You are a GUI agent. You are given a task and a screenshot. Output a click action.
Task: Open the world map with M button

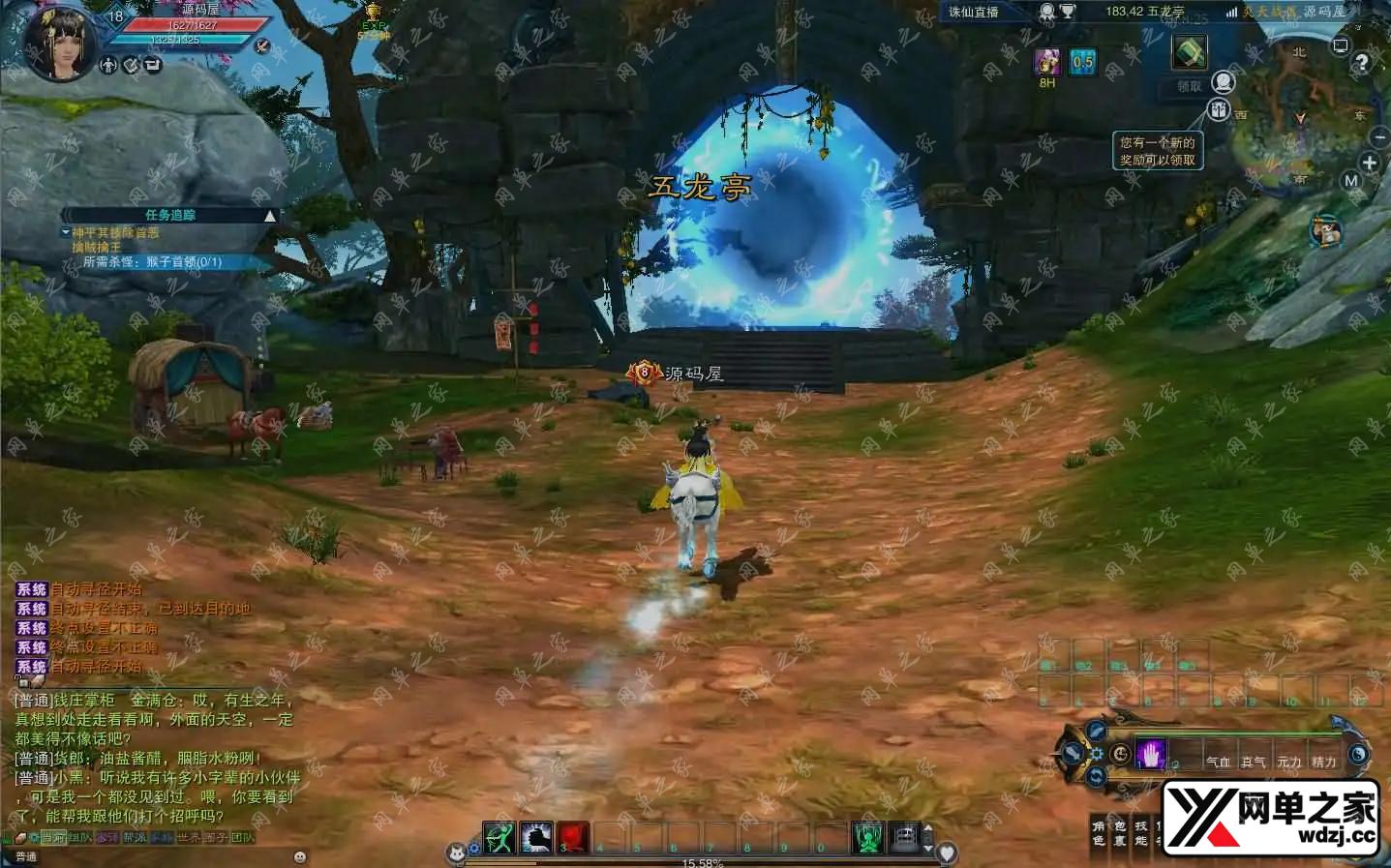[x=1351, y=181]
